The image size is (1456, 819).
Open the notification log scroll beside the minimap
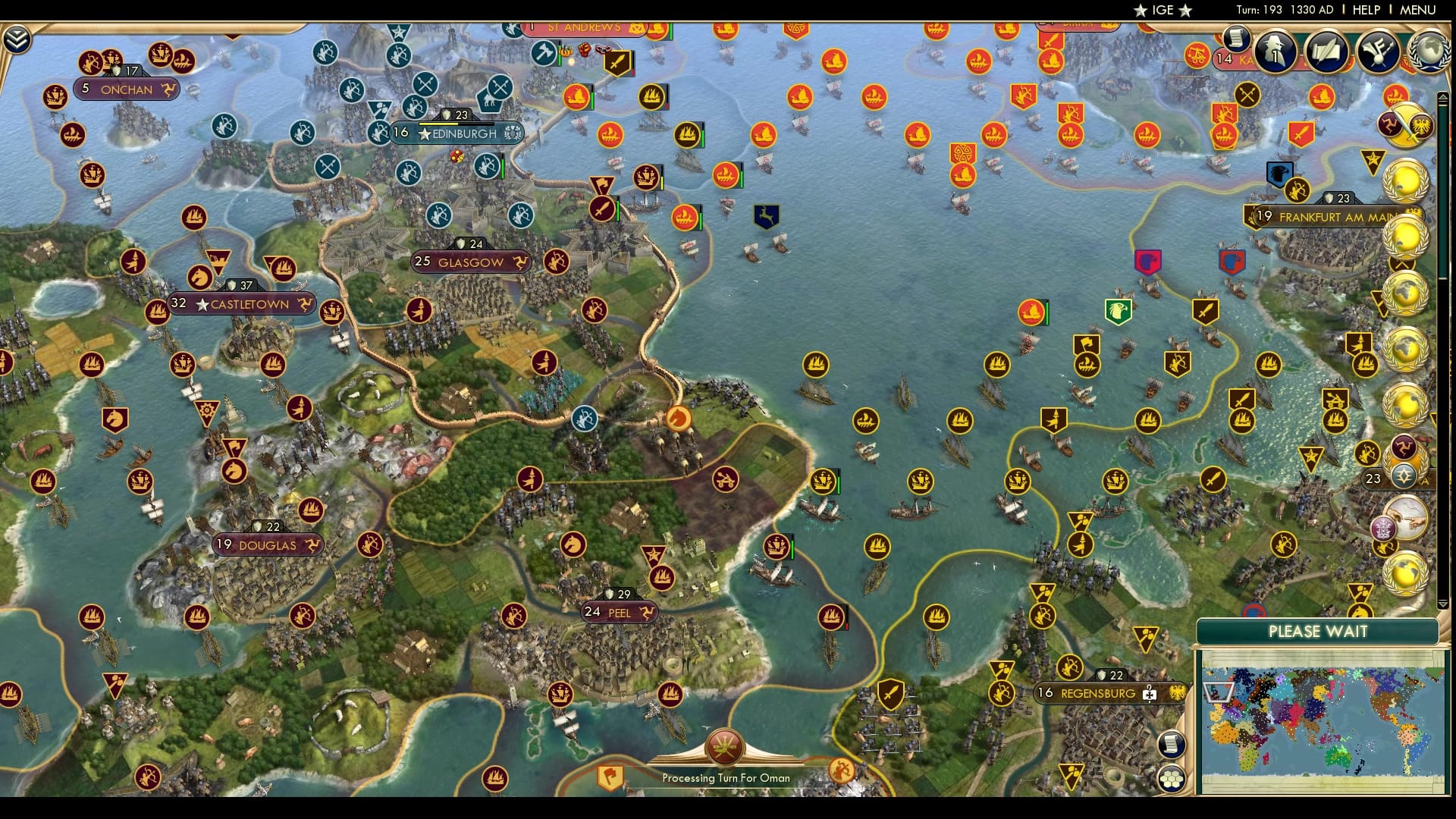click(x=1170, y=744)
